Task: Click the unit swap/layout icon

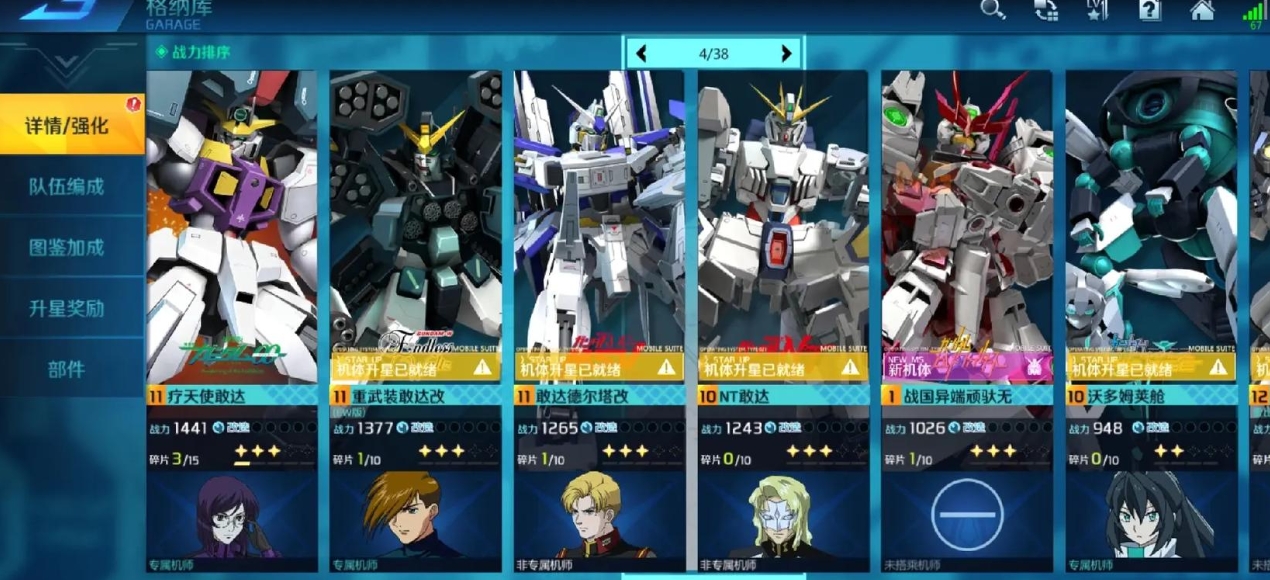Action: coord(1046,11)
